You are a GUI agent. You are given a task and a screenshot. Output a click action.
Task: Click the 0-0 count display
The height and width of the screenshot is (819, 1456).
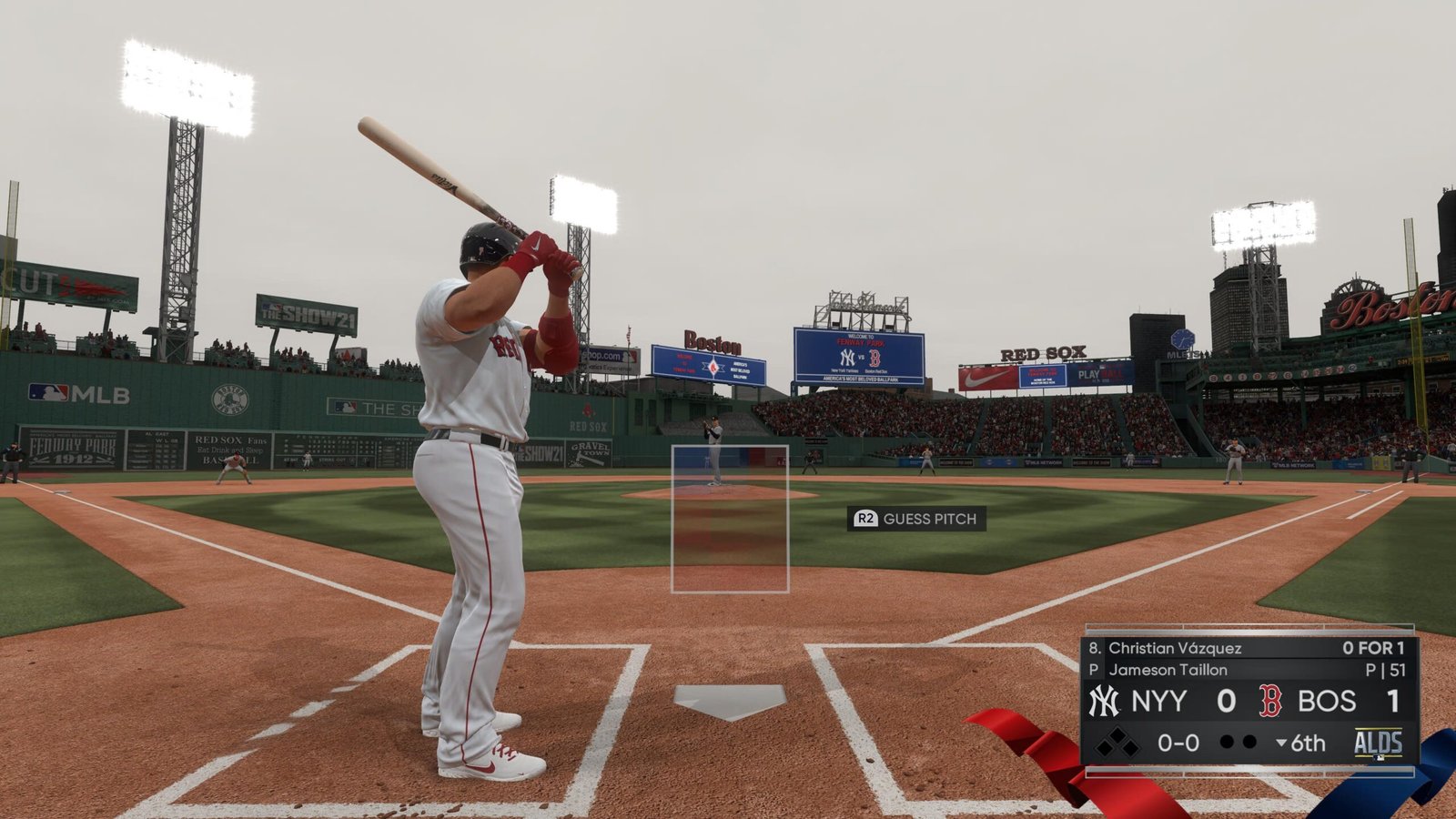pos(1178,743)
